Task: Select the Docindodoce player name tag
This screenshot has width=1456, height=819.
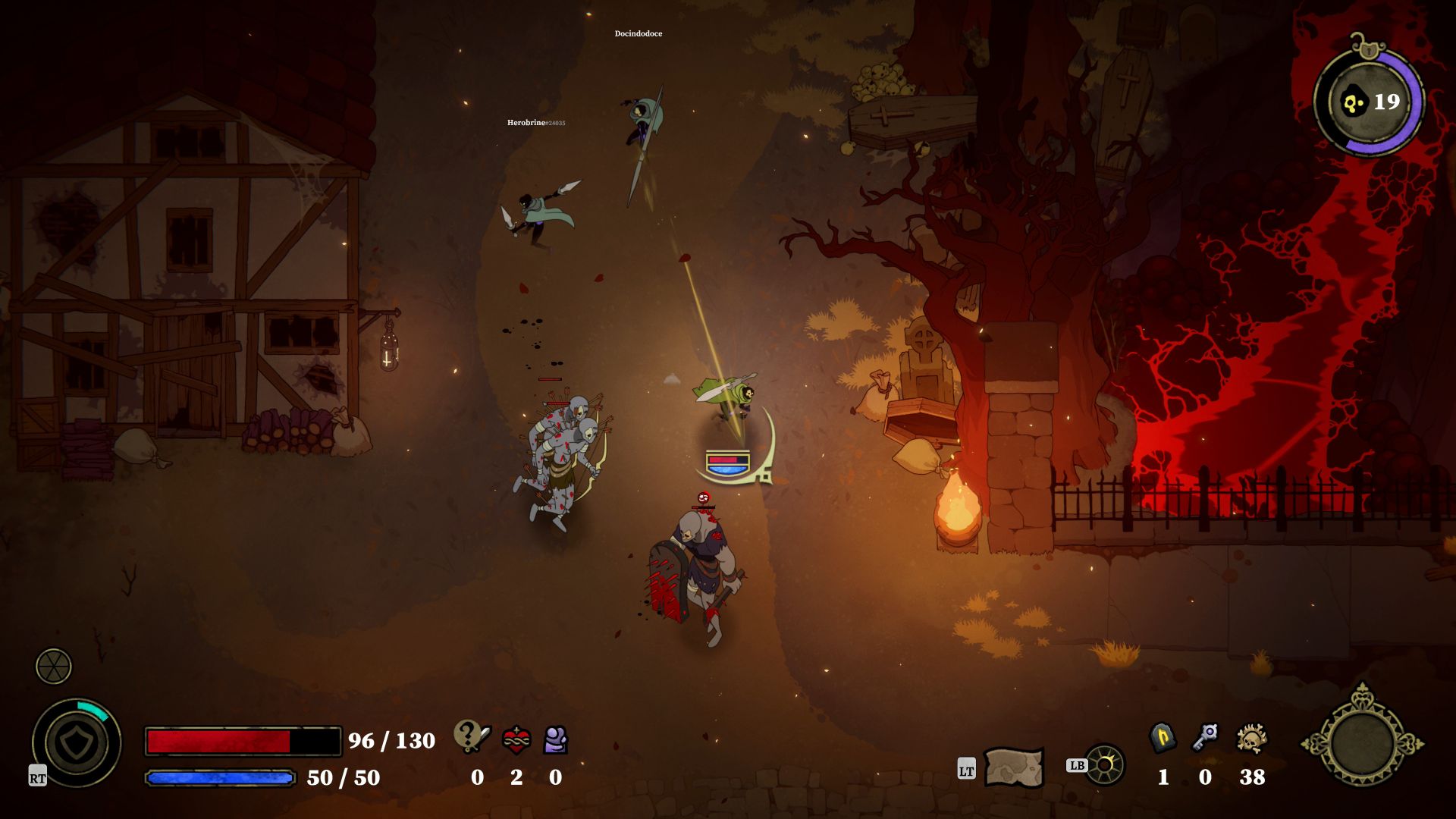Action: [638, 33]
